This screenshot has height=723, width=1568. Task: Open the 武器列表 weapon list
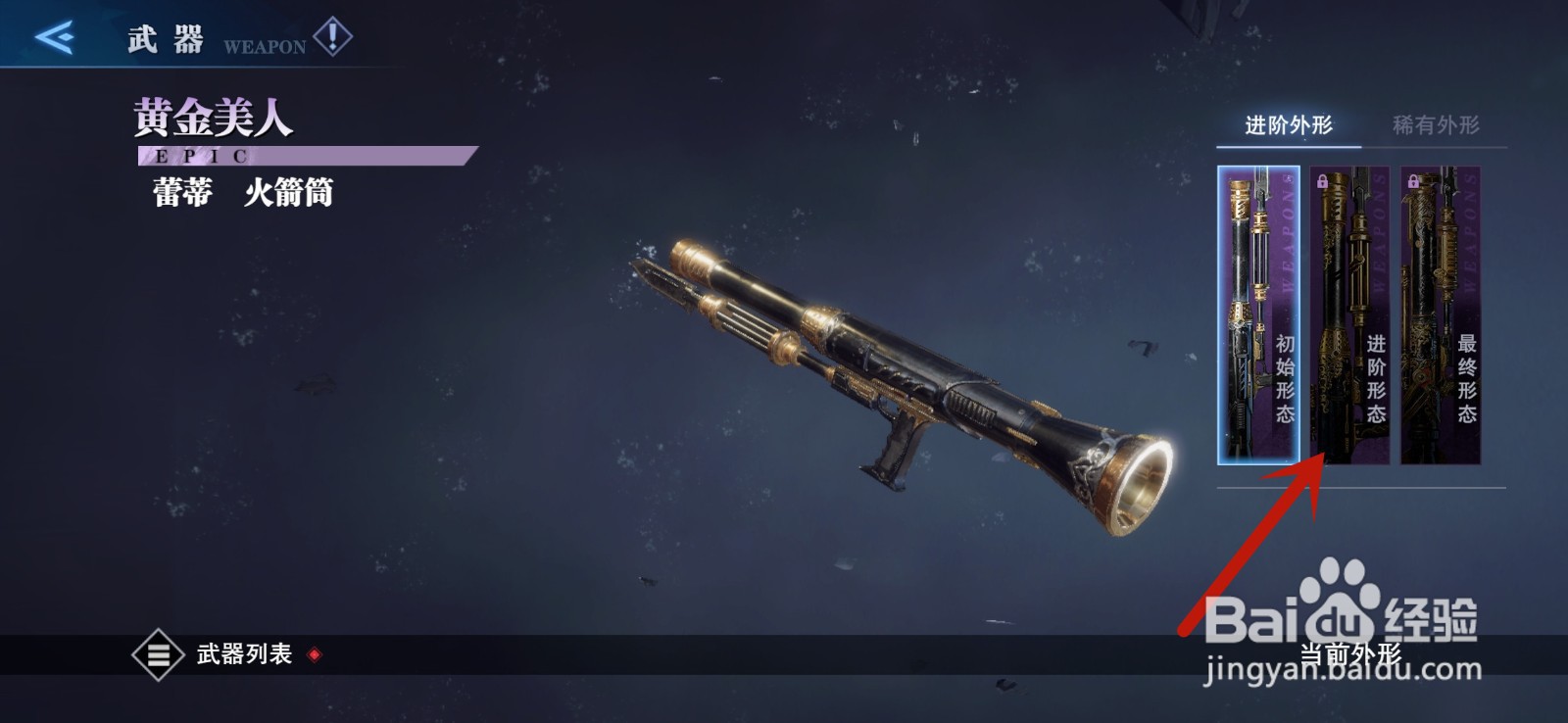(x=225, y=654)
